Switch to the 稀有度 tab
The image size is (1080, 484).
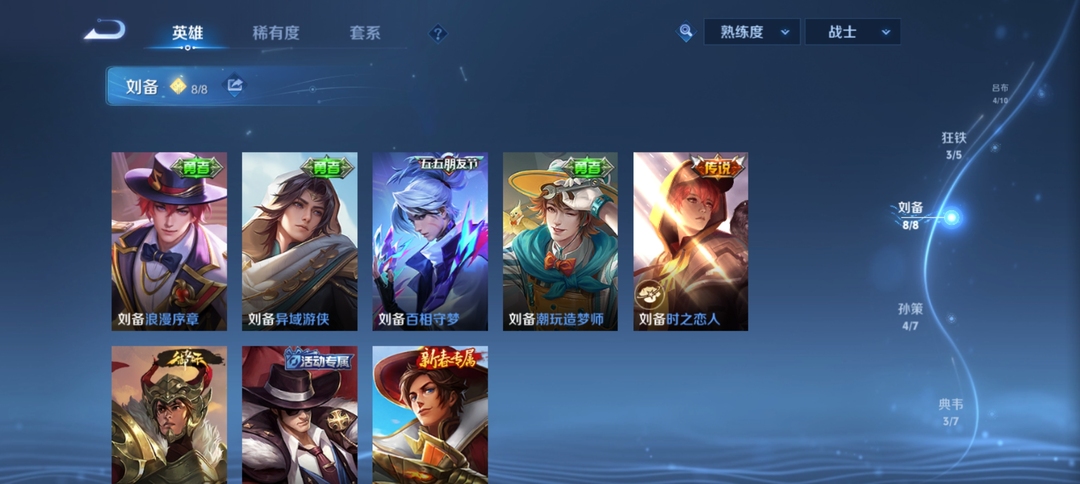click(x=276, y=33)
